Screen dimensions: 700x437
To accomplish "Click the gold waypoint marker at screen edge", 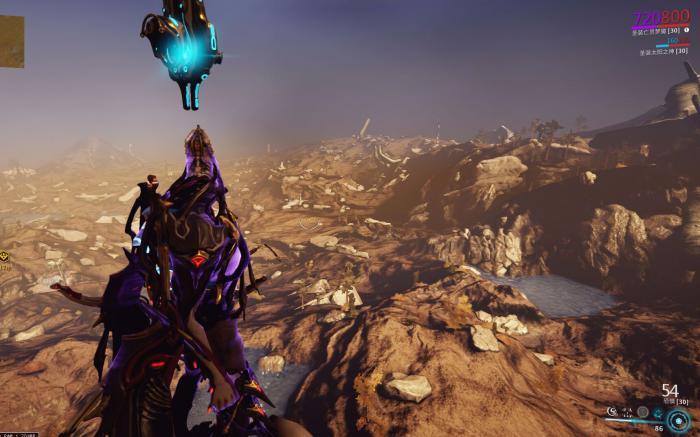I will point(4,257).
